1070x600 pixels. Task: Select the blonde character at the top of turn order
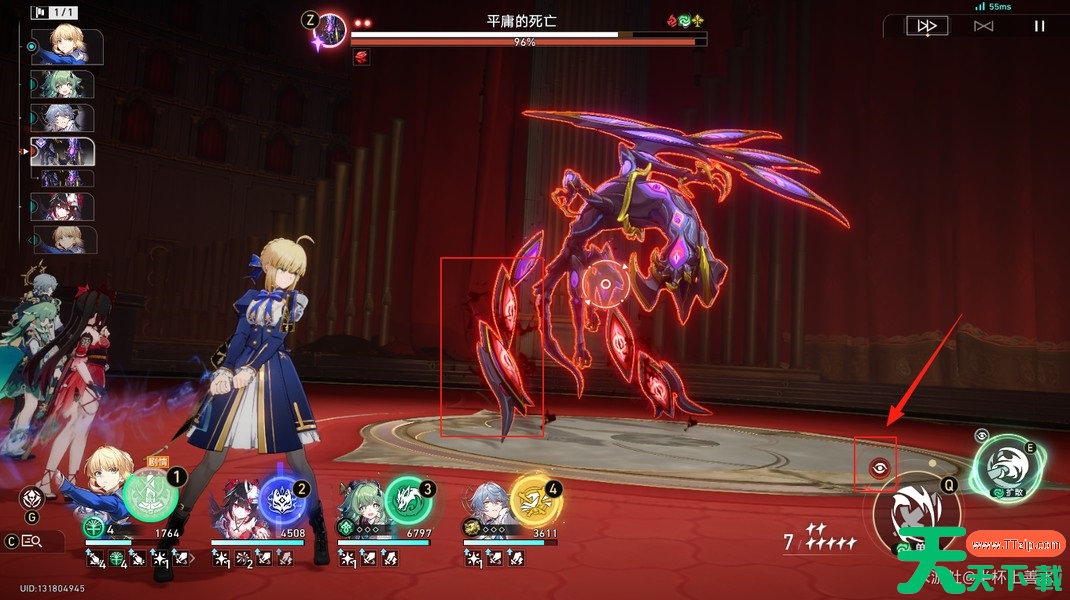[66, 46]
